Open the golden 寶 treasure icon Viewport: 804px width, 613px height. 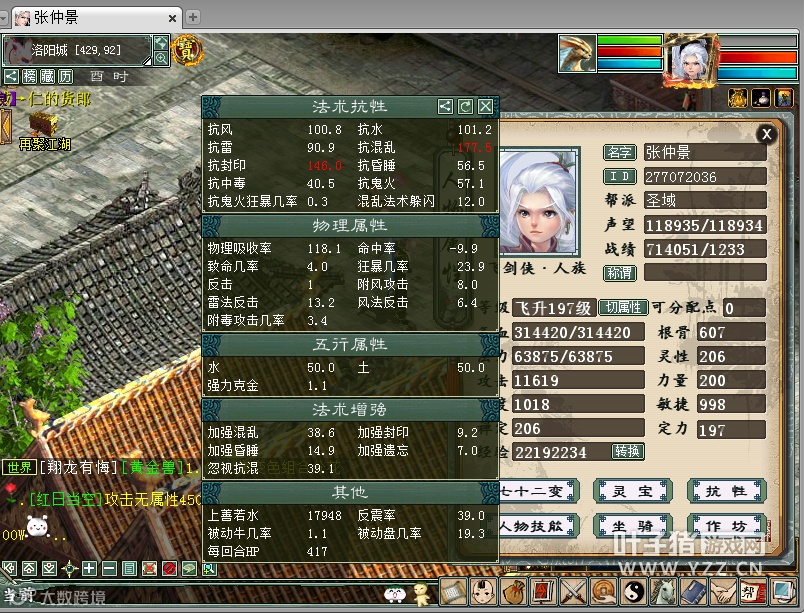(x=187, y=50)
